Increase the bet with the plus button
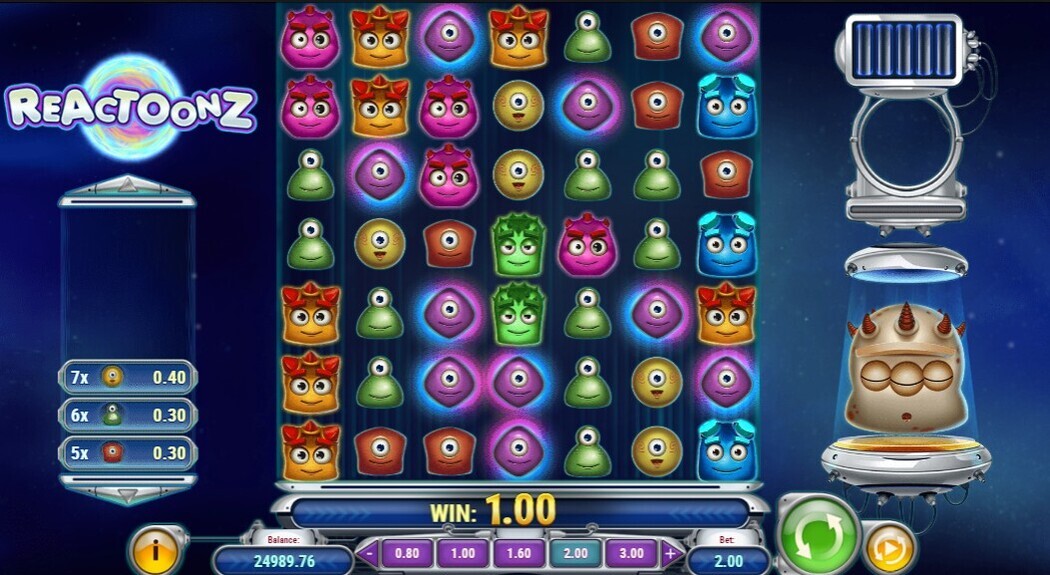 (x=670, y=553)
